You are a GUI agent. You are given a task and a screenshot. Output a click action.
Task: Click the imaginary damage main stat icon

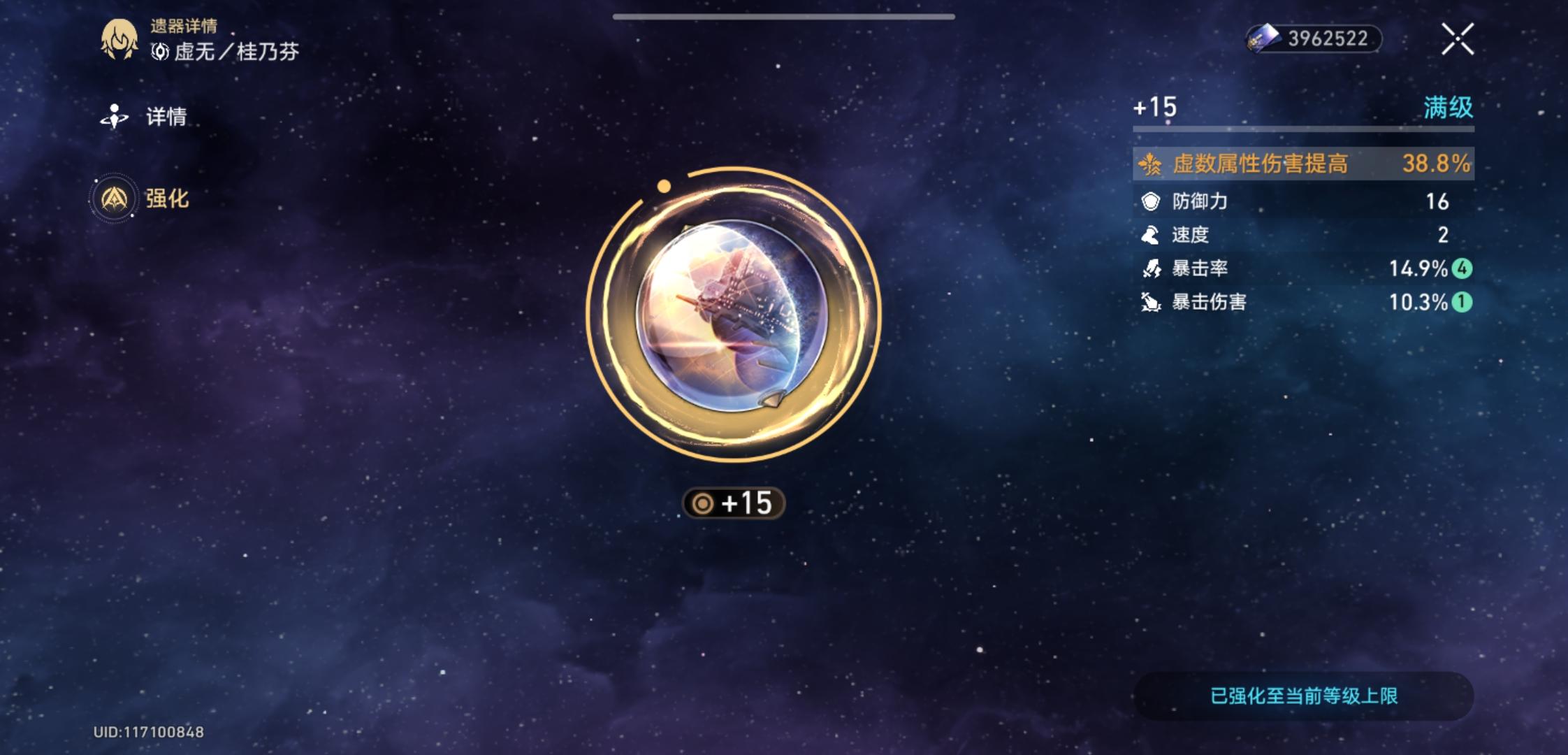(x=1151, y=164)
